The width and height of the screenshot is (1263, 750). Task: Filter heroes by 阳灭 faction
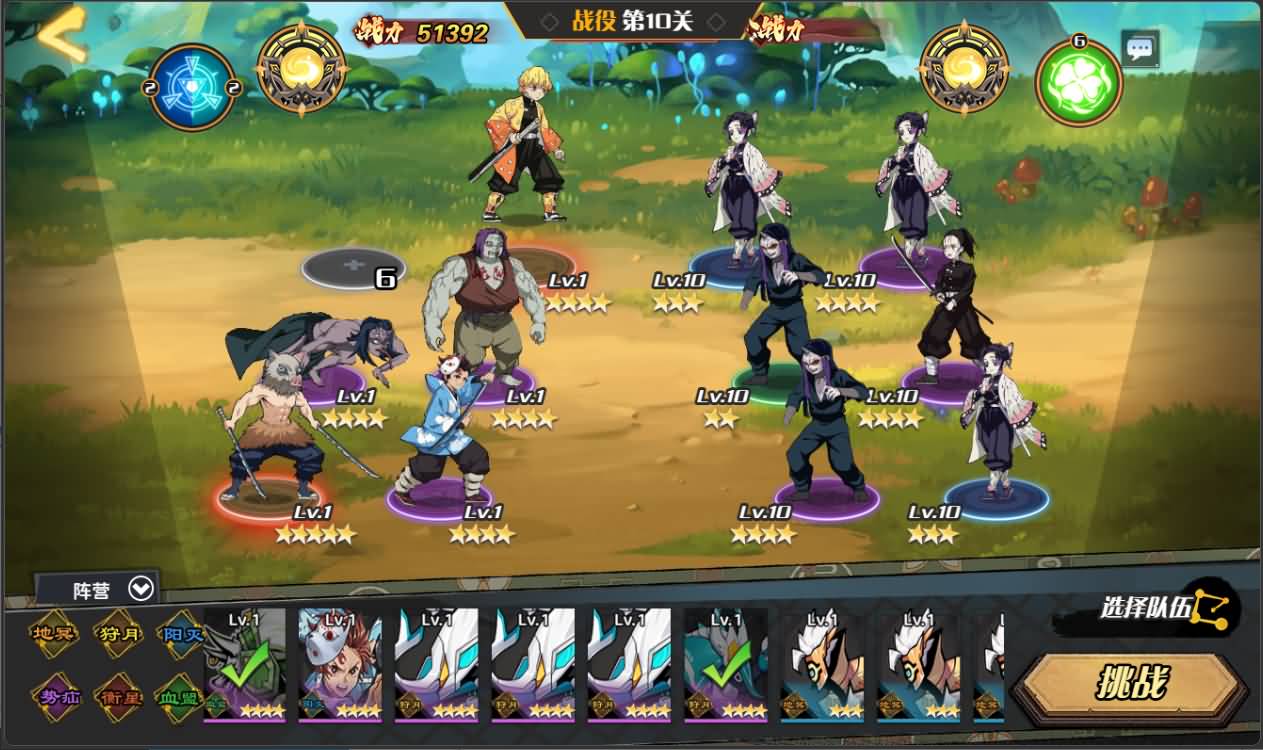[x=180, y=634]
